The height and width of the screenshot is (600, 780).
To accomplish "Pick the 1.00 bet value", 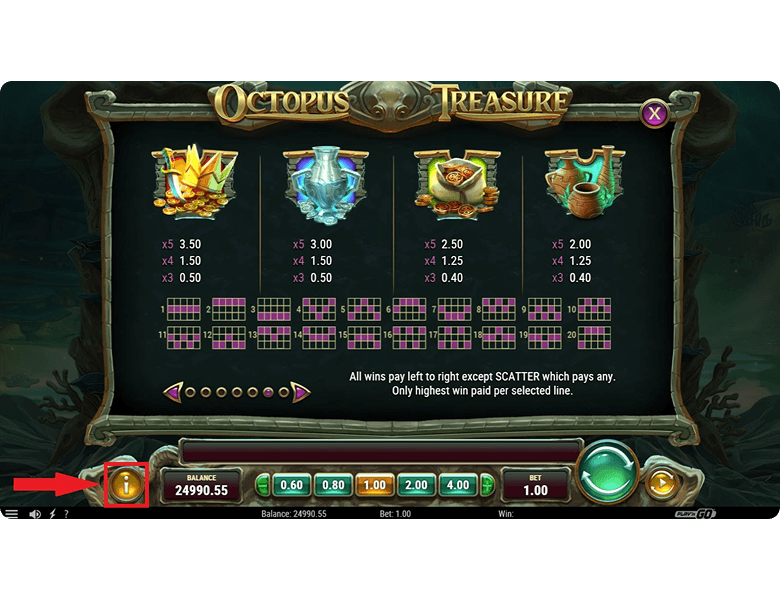I will click(374, 485).
